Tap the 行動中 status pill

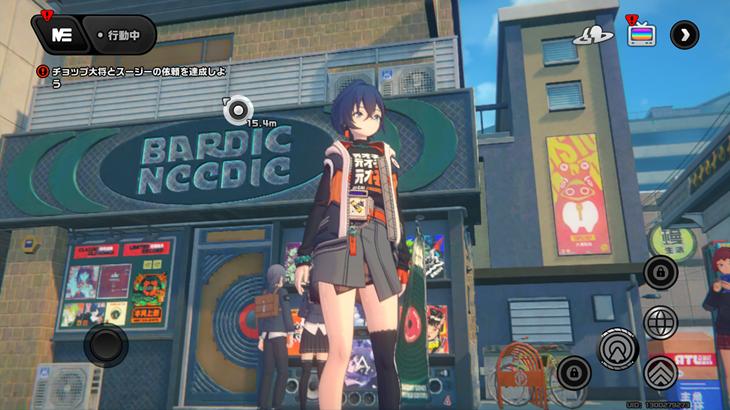(120, 35)
